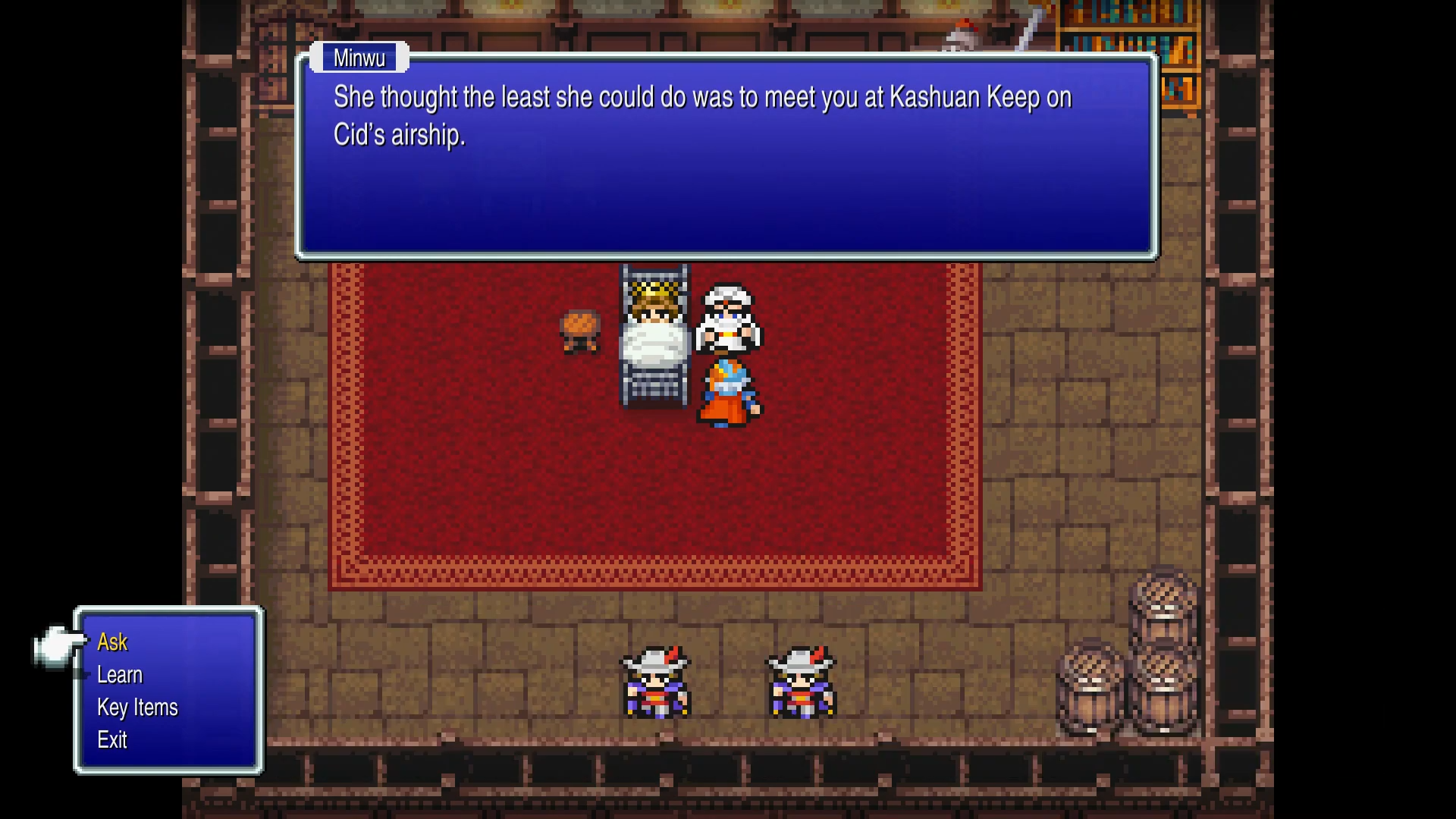The image size is (1456, 819).
Task: Select the Learn command
Action: tap(119, 674)
